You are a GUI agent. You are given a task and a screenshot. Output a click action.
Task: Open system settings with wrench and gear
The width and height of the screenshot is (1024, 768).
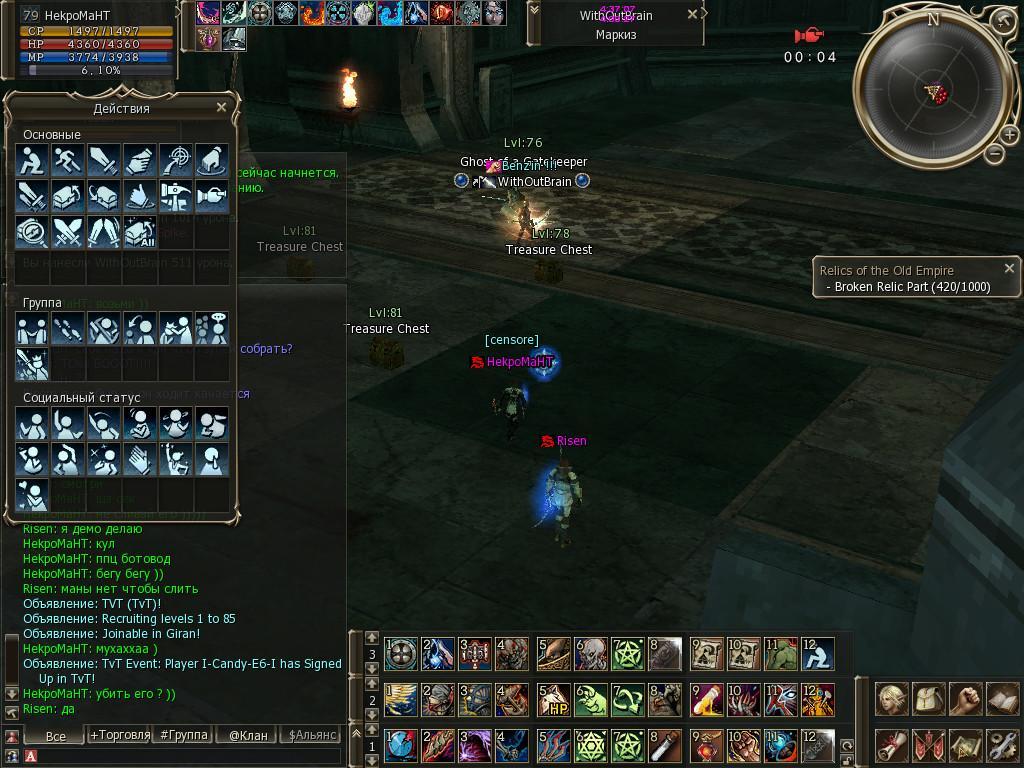click(x=1001, y=745)
